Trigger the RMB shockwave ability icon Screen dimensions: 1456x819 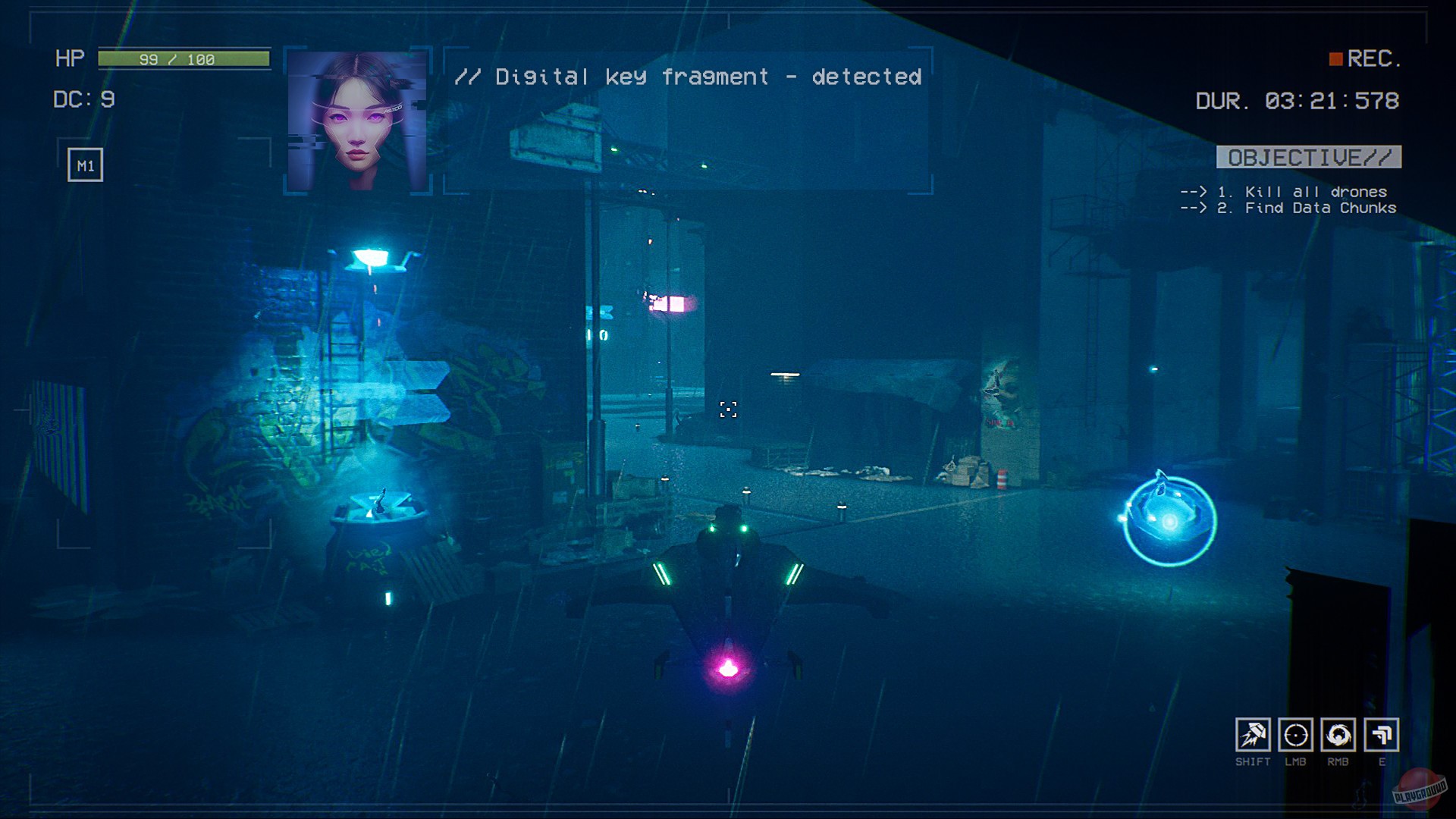1340,736
